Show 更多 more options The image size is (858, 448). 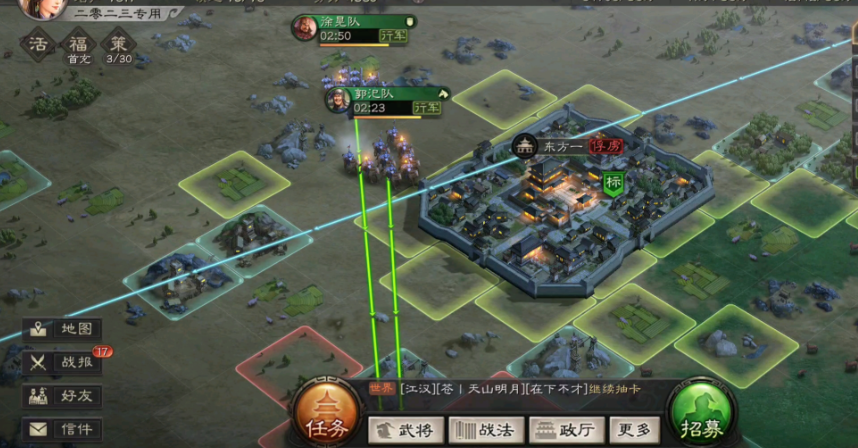(634, 430)
